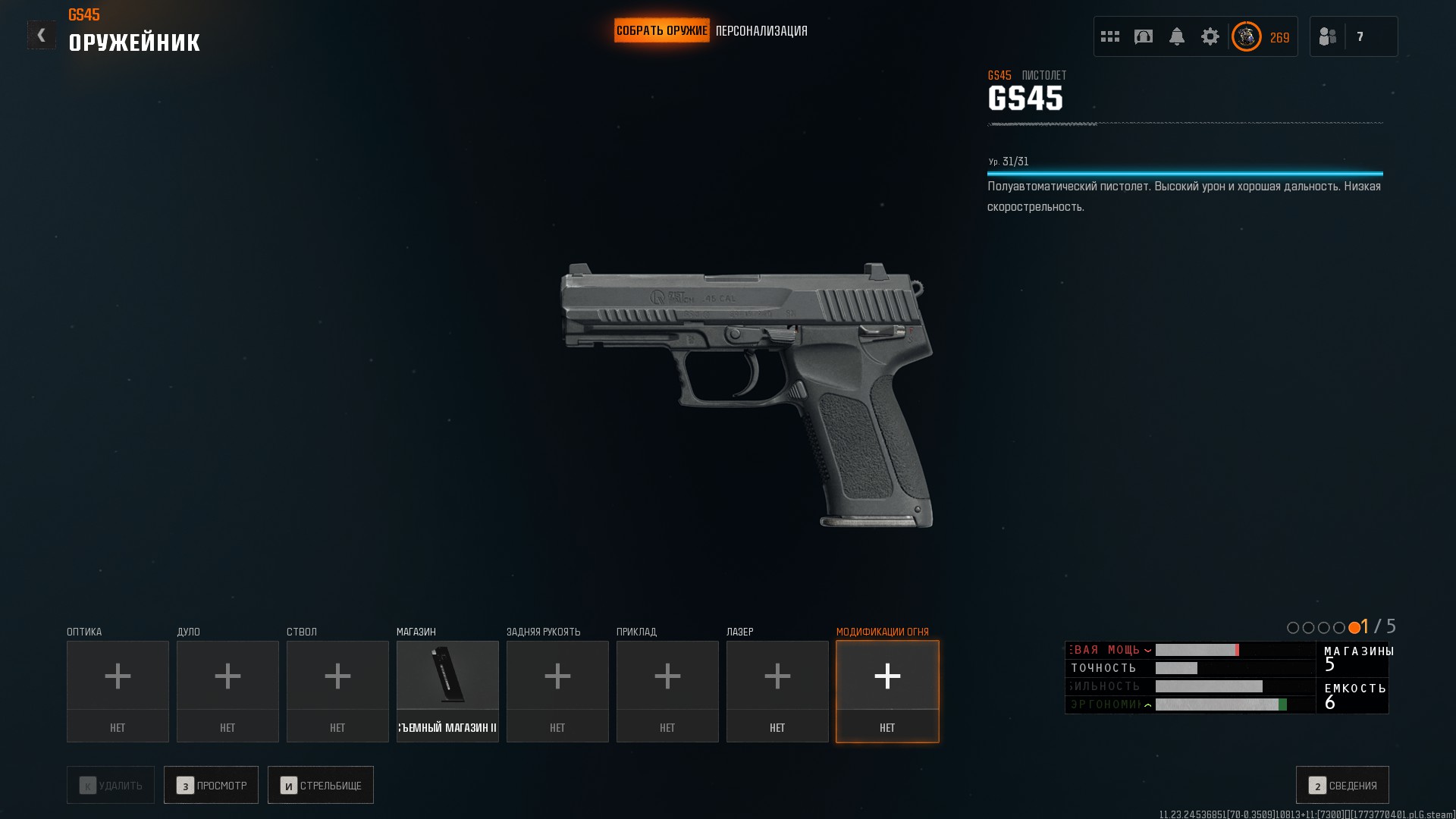Open settings via the gear icon
The width and height of the screenshot is (1456, 819).
pyautogui.click(x=1210, y=36)
